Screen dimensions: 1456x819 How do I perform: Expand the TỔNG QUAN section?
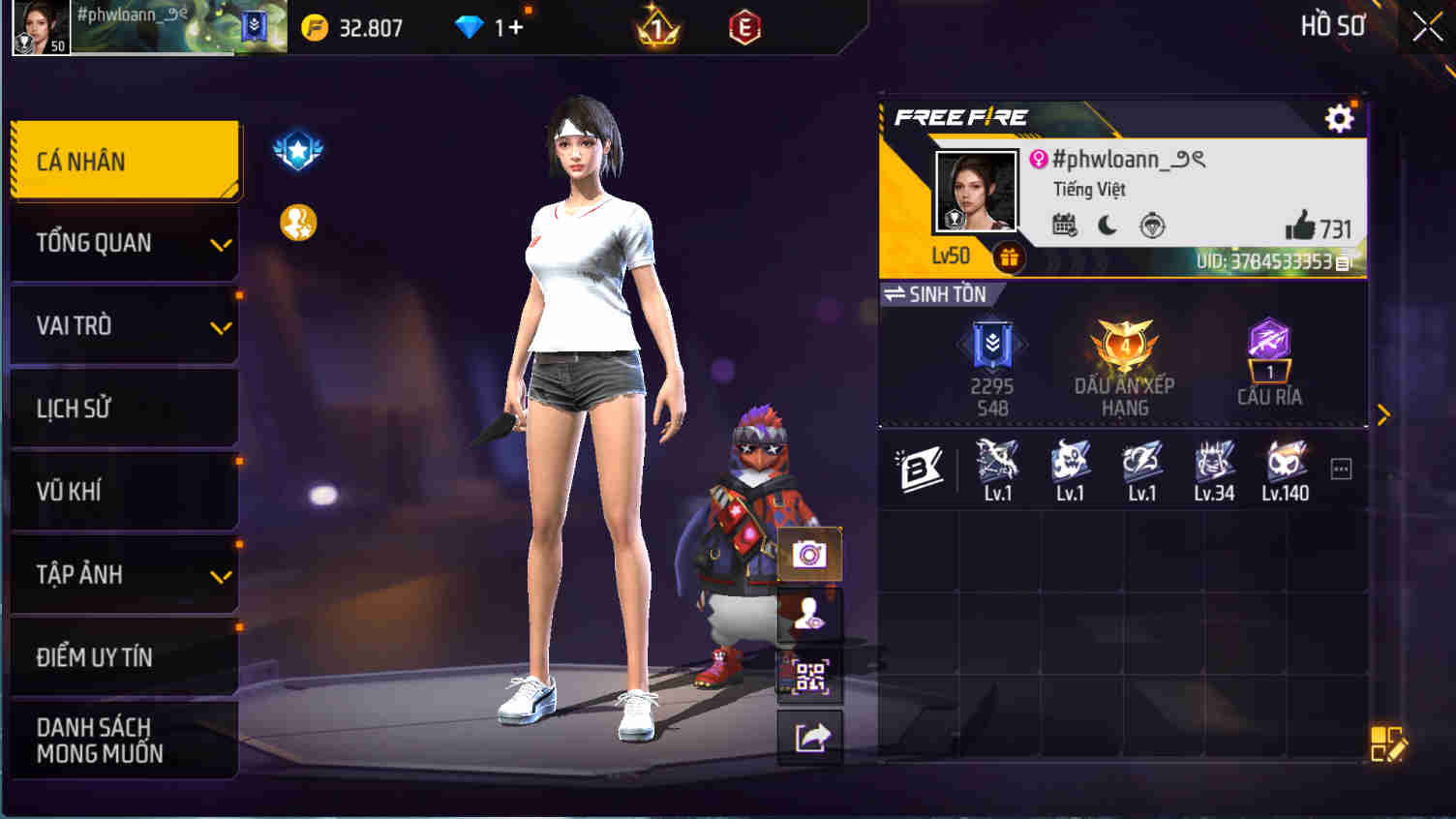pyautogui.click(x=124, y=242)
